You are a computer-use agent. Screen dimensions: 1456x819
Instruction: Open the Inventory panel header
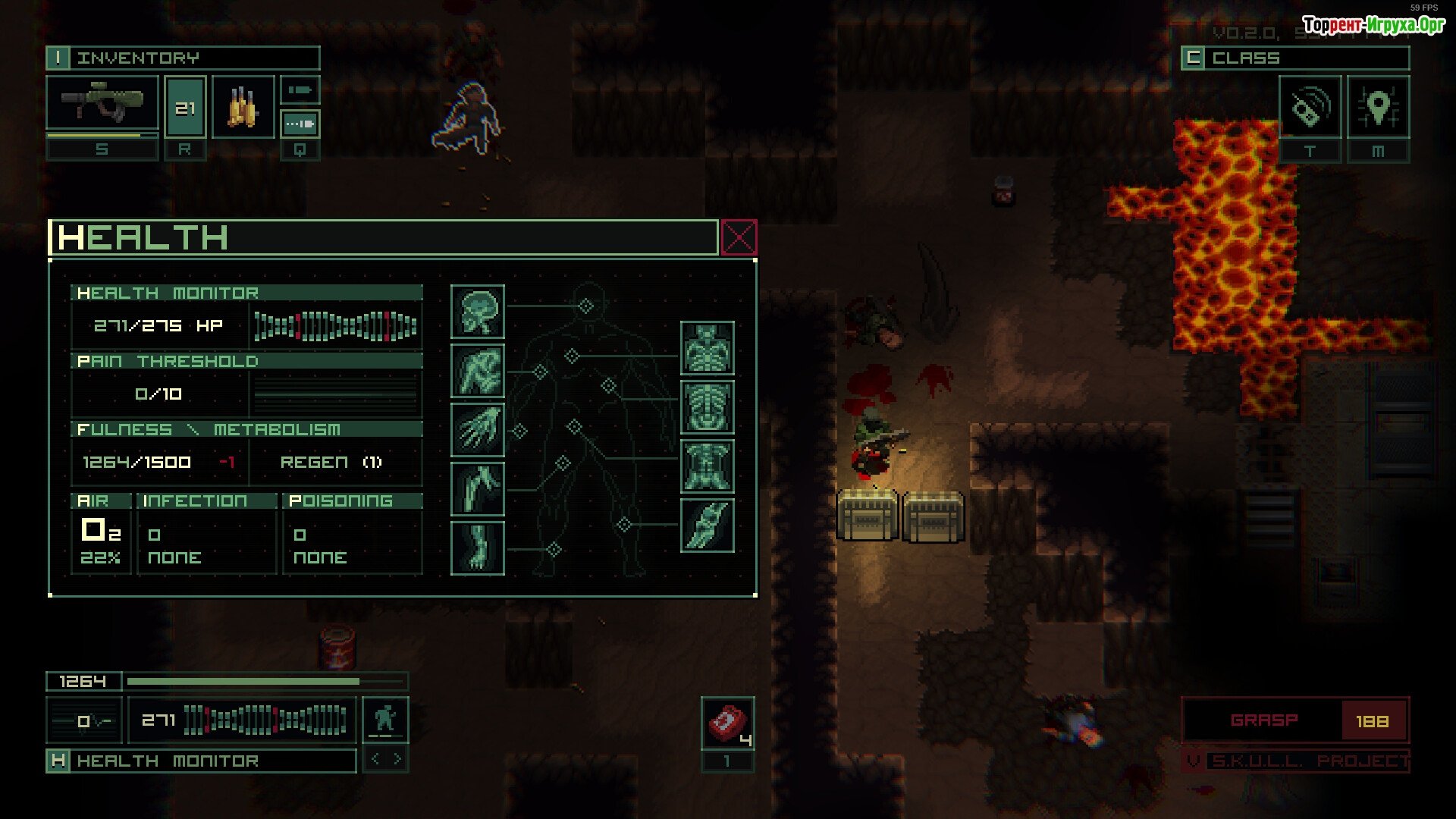tap(183, 58)
